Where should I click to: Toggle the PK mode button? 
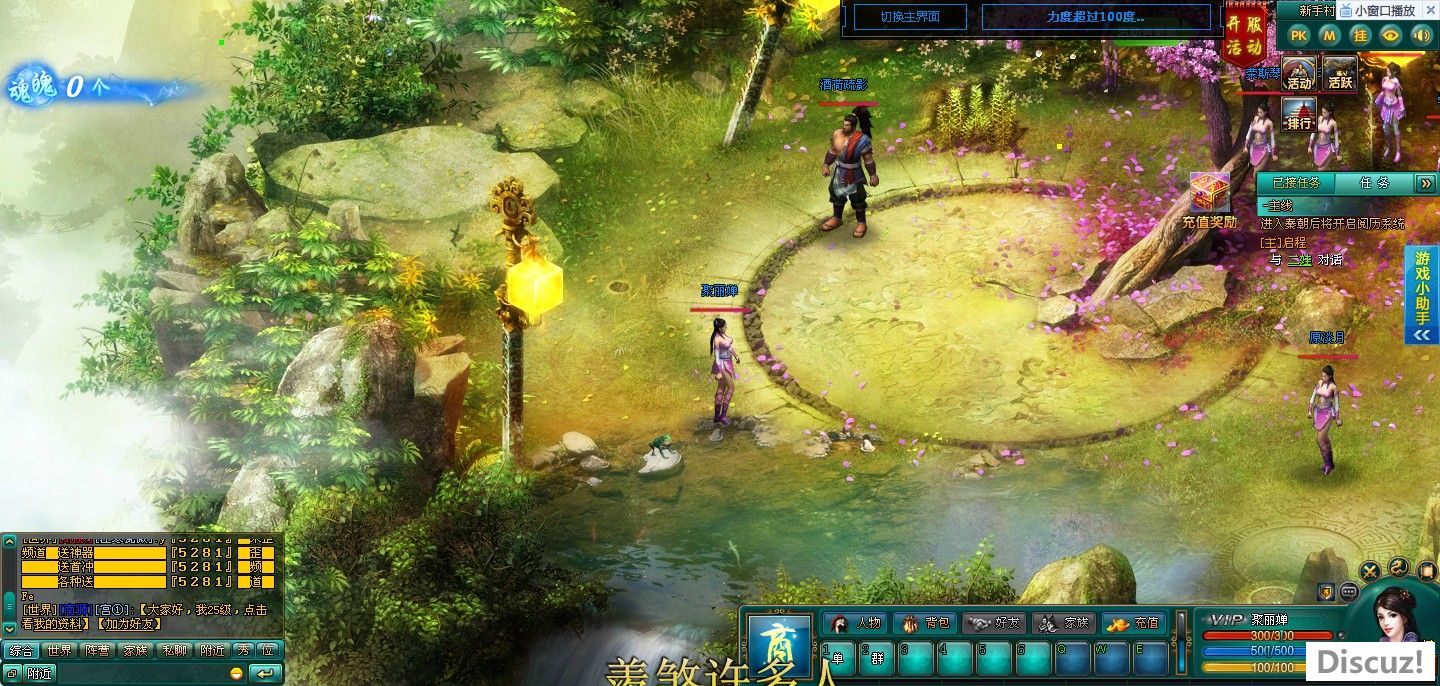pyautogui.click(x=1298, y=35)
